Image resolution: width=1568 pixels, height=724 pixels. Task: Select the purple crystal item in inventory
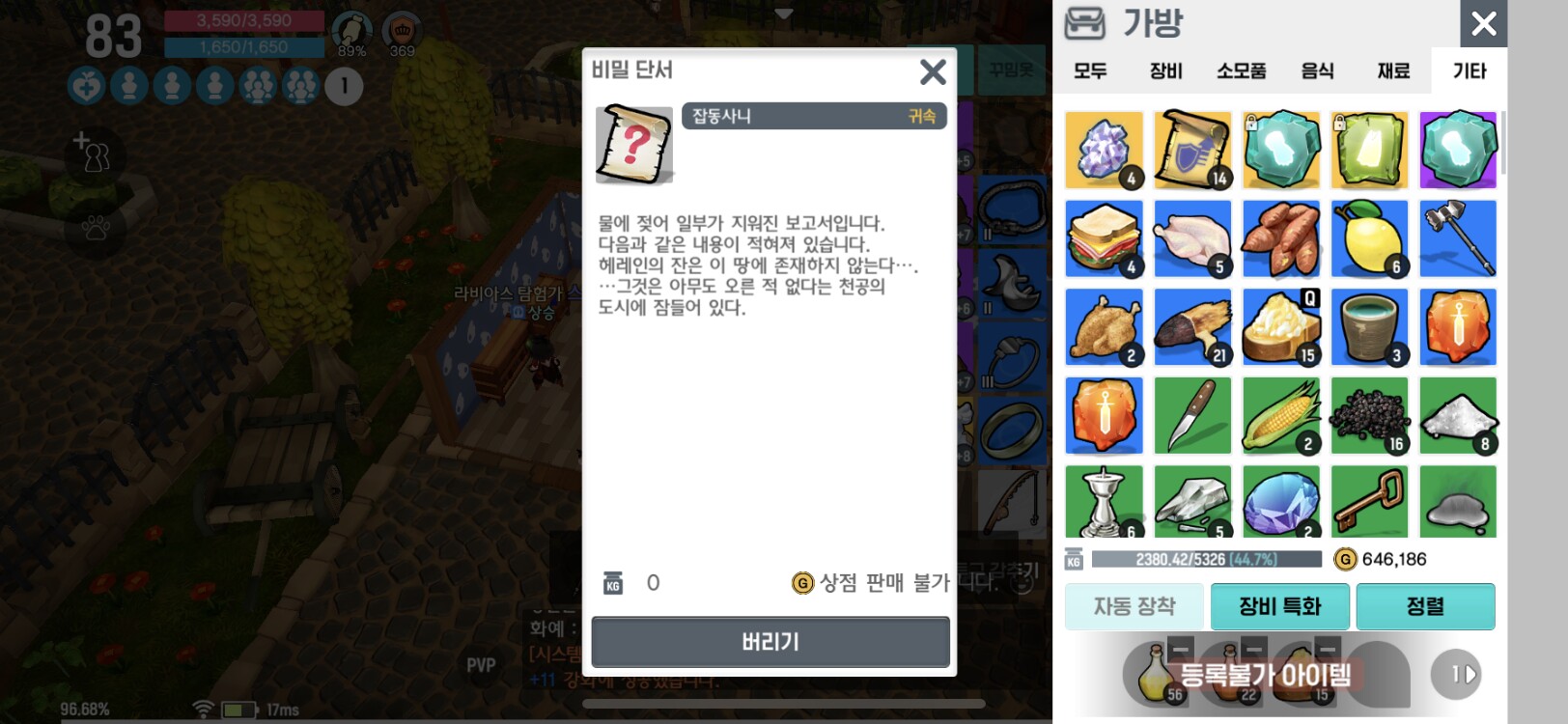click(x=1104, y=150)
